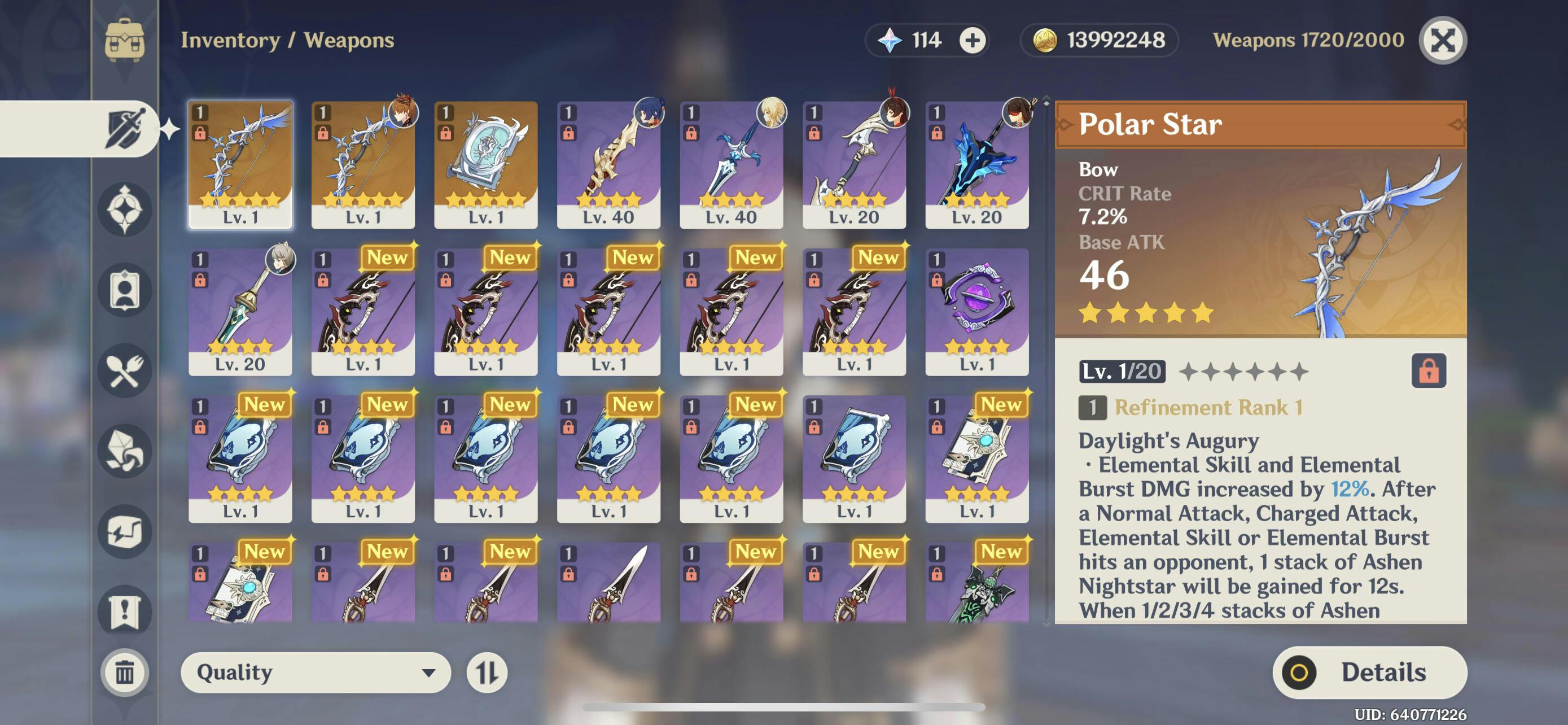Select the blue book catalyst without New tag
The image size is (1568, 725).
click(853, 458)
